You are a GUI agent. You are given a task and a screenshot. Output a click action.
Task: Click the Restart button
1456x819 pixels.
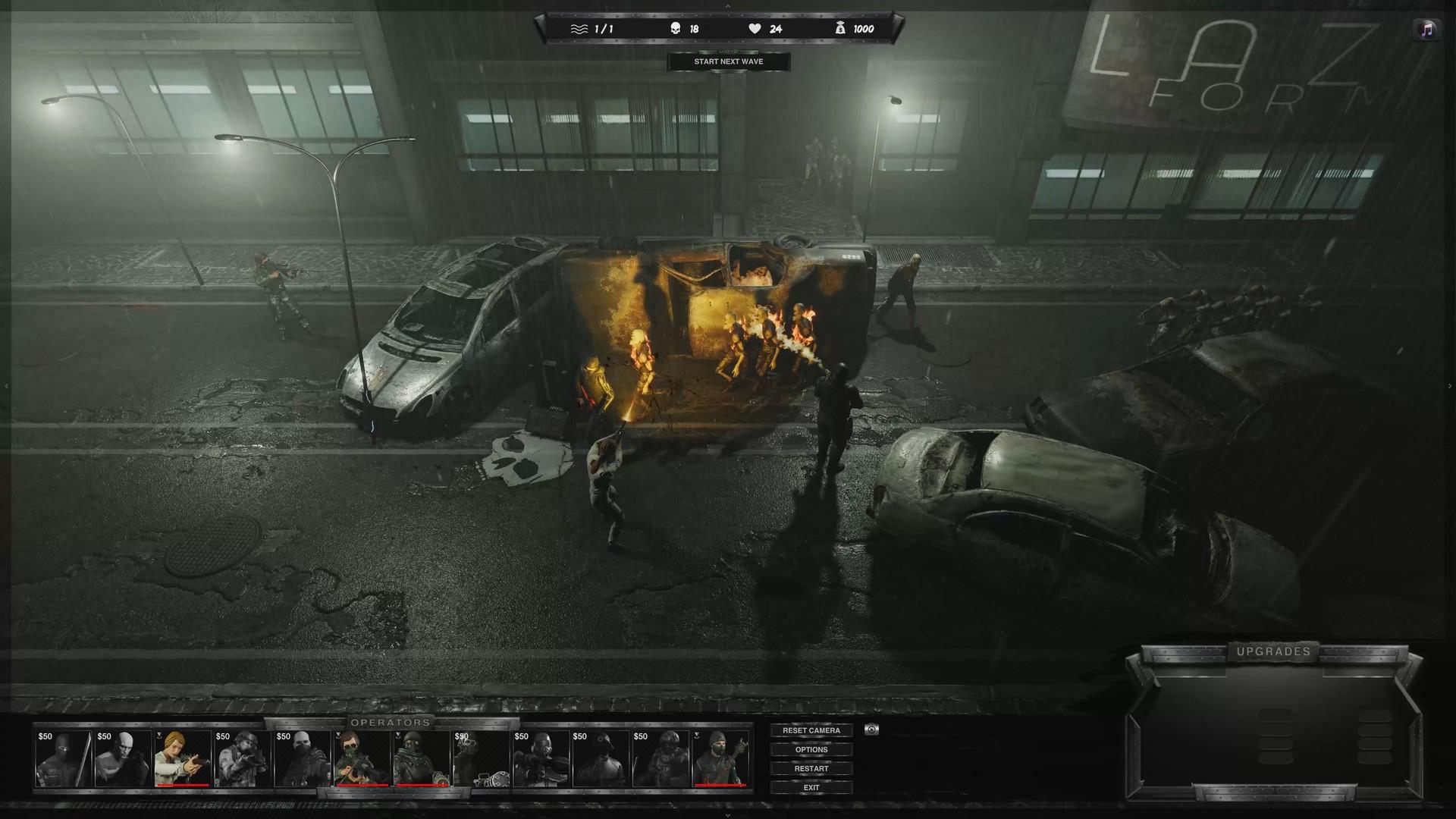pyautogui.click(x=811, y=768)
